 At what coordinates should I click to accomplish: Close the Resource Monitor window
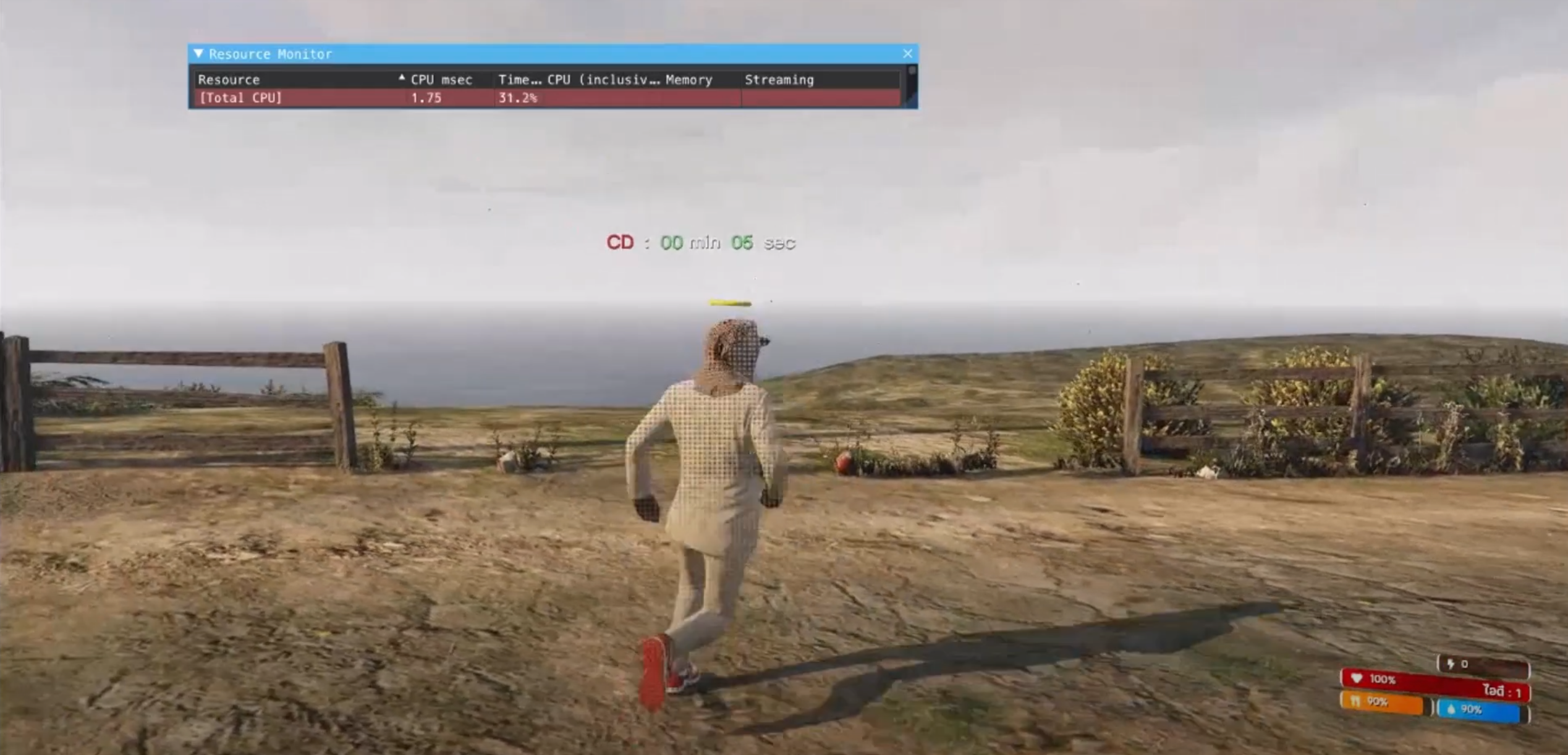coord(907,54)
